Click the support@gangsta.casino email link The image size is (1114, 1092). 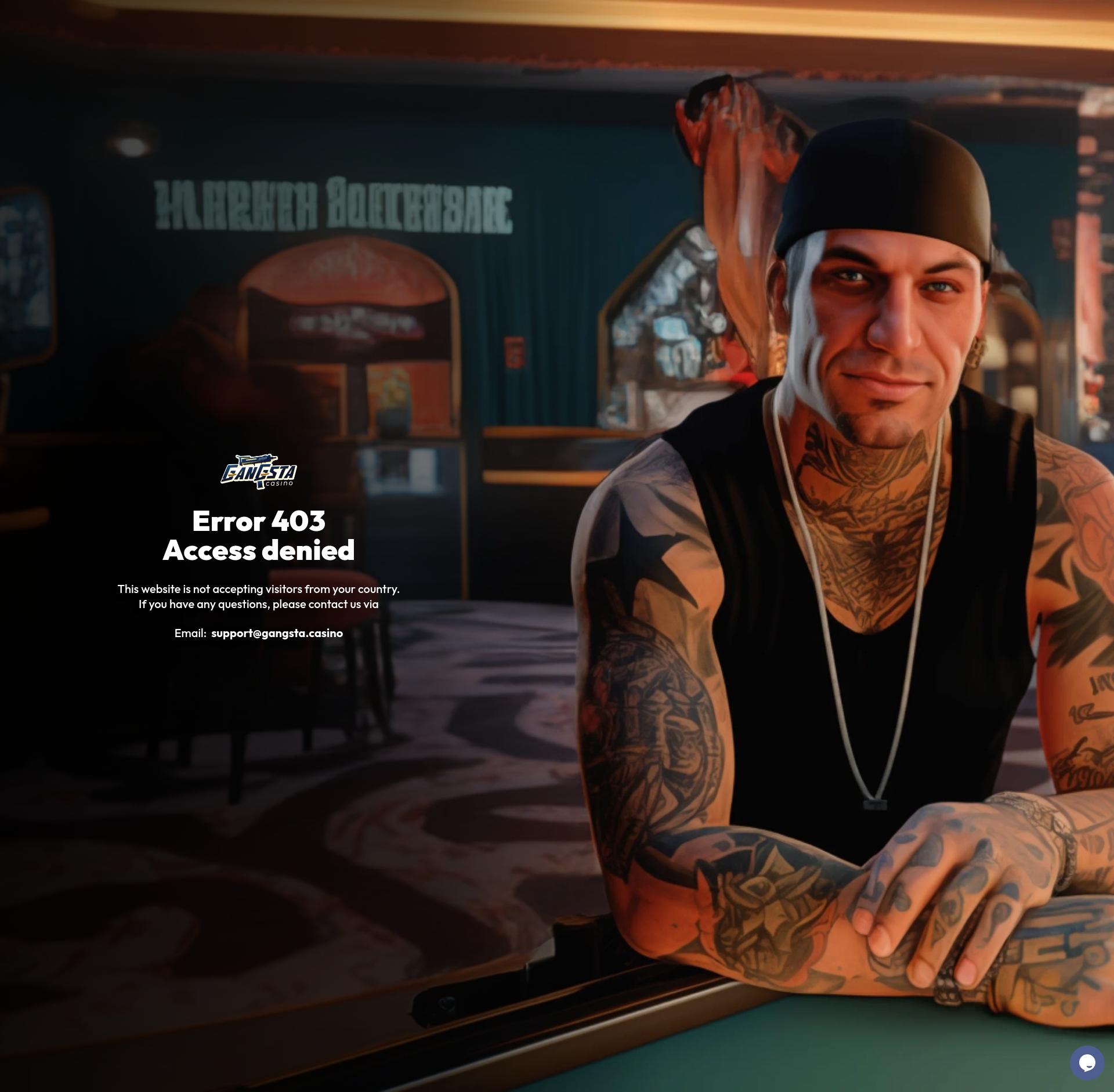click(277, 633)
